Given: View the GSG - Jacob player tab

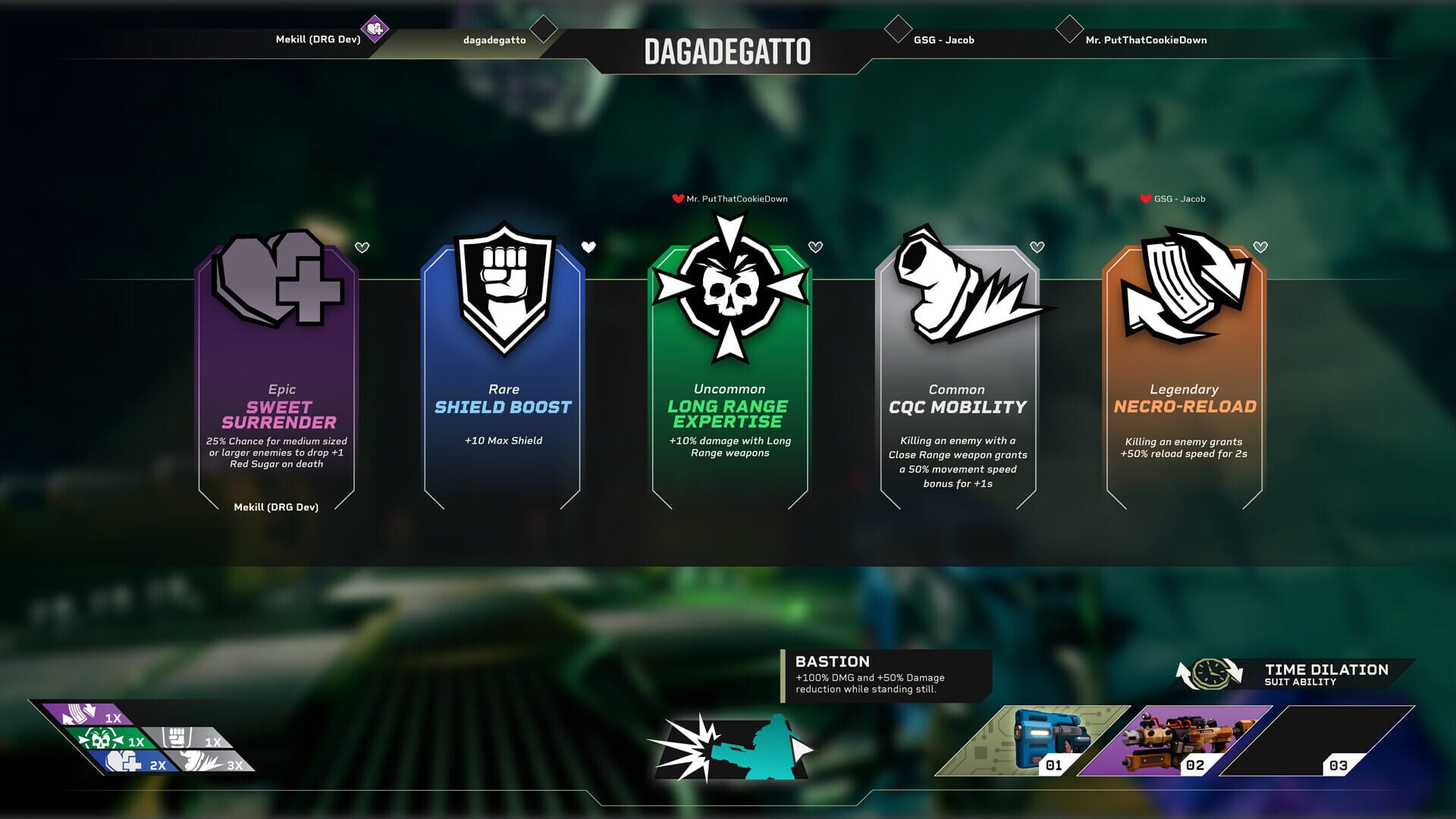Looking at the screenshot, I should coord(943,40).
